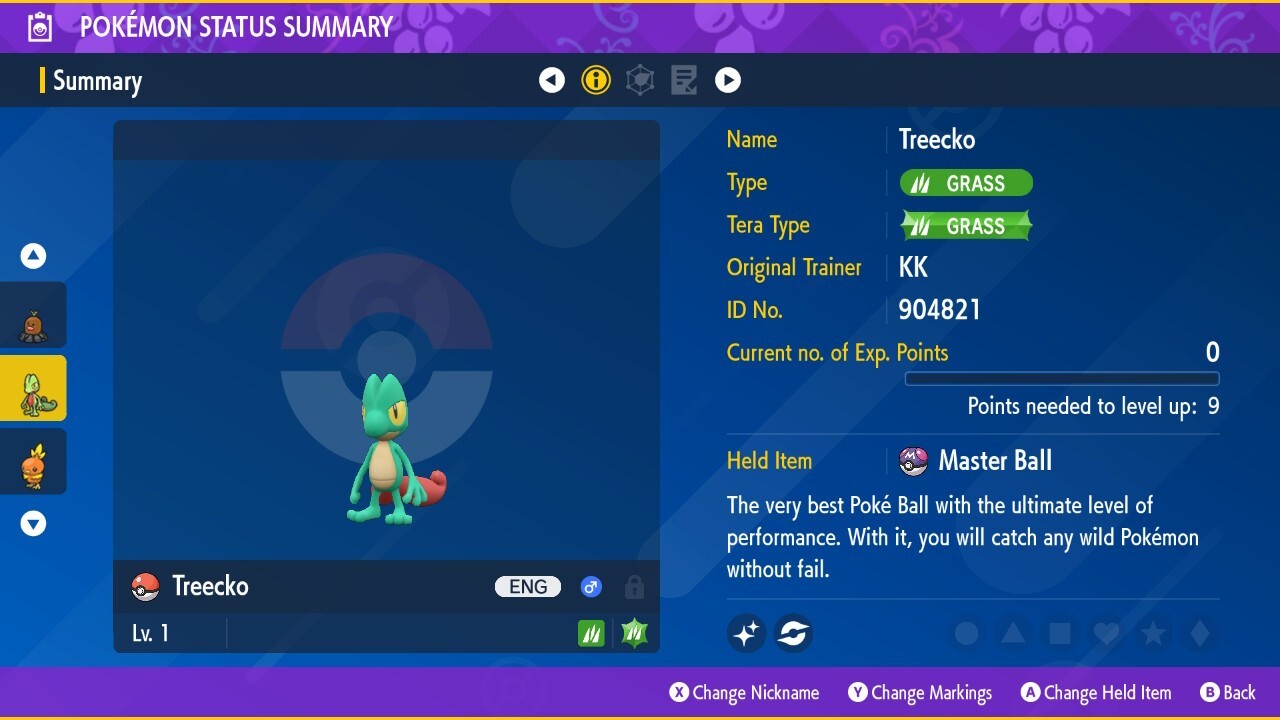Open the info summary page icon
Screen dimensions: 1280x720
[596, 80]
